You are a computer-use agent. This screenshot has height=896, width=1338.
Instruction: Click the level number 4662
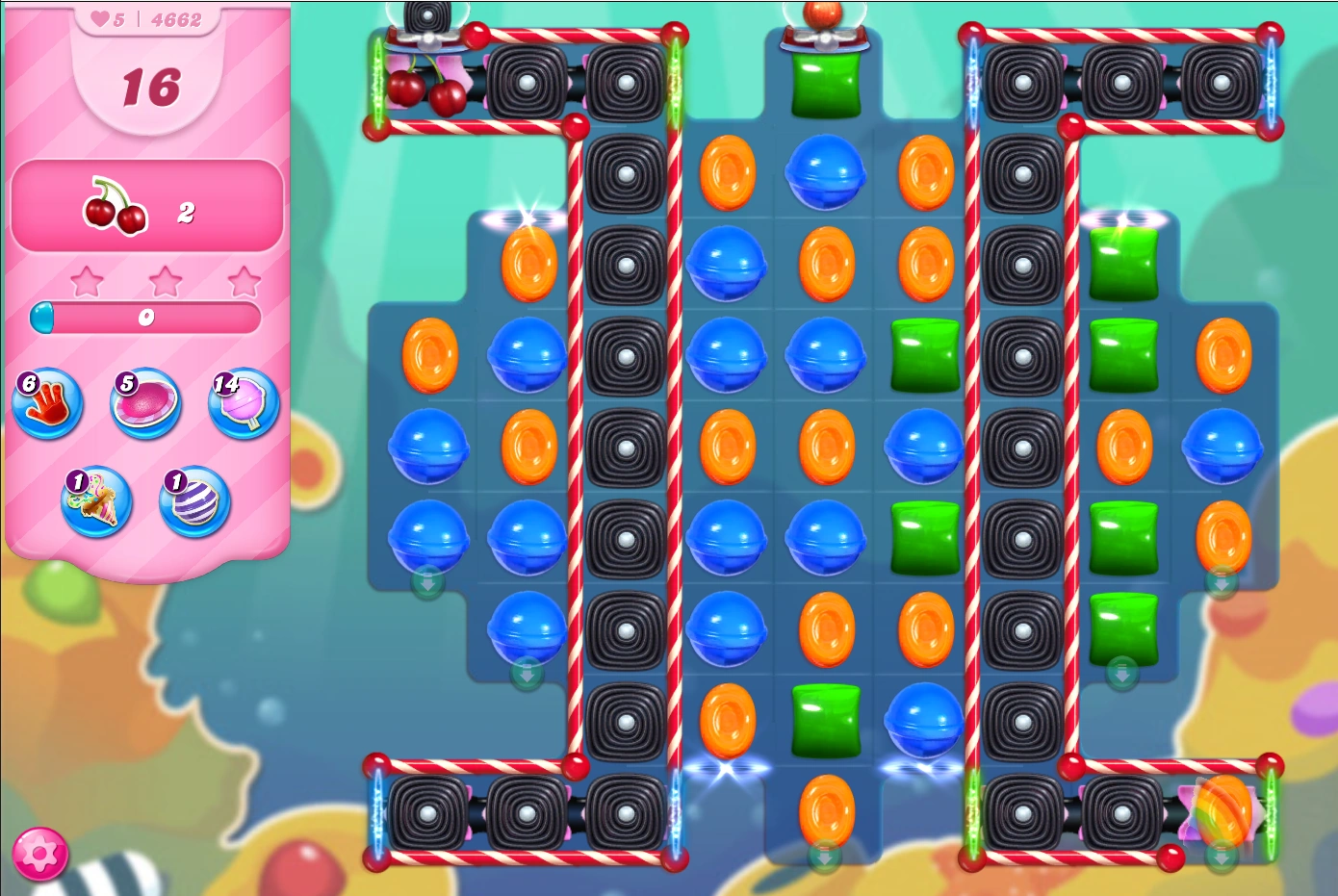click(x=178, y=19)
